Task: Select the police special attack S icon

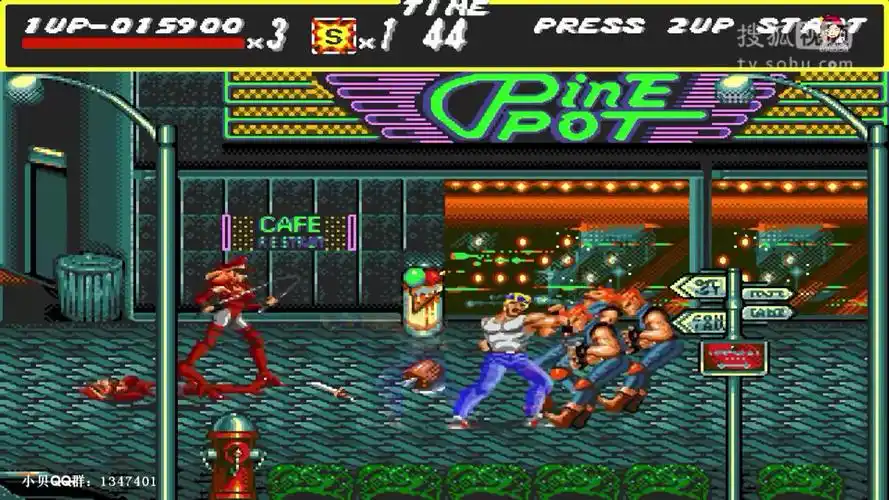Action: click(332, 36)
